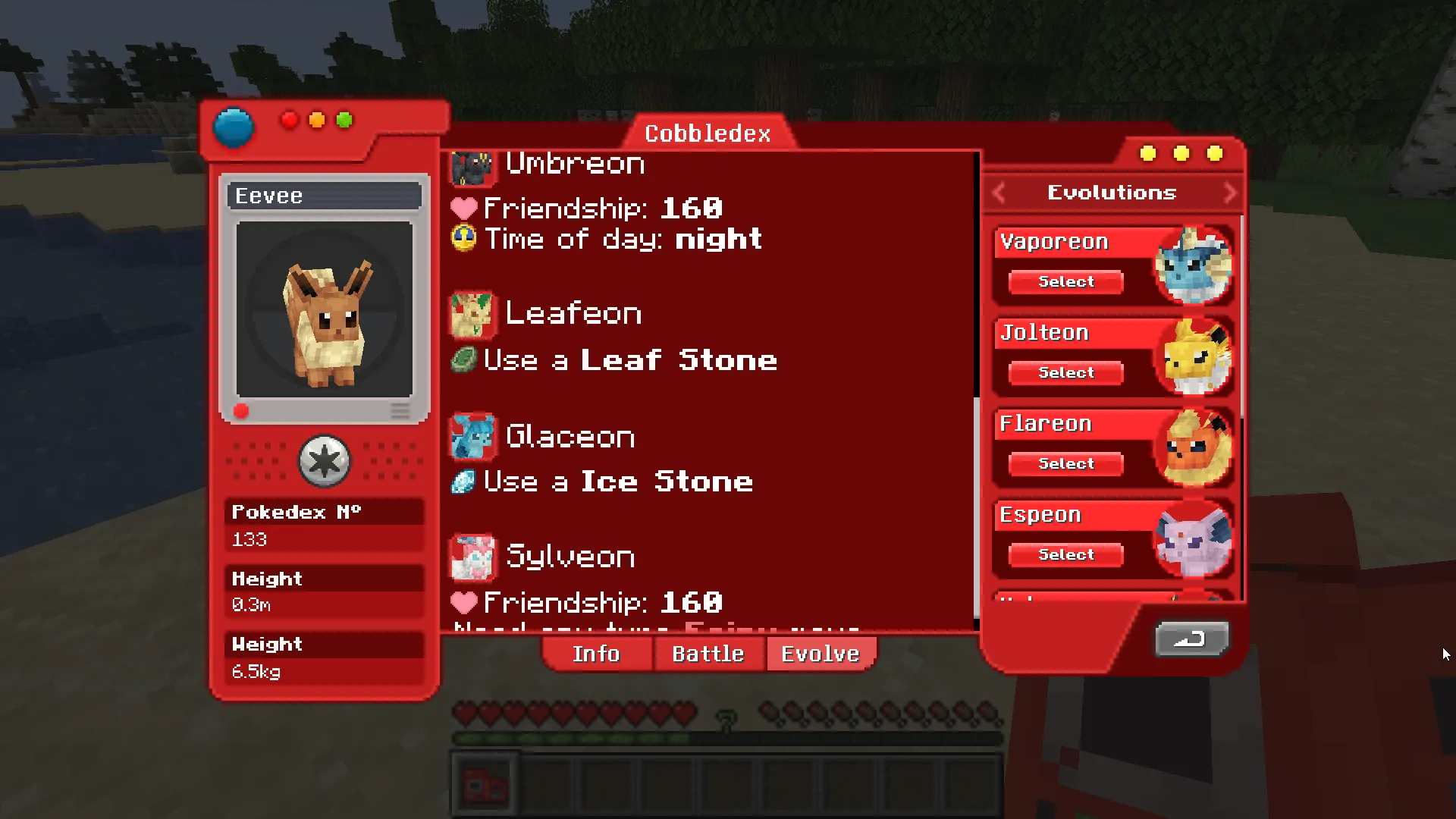
Task: Click the Glaceon sprite icon
Action: [x=472, y=437]
